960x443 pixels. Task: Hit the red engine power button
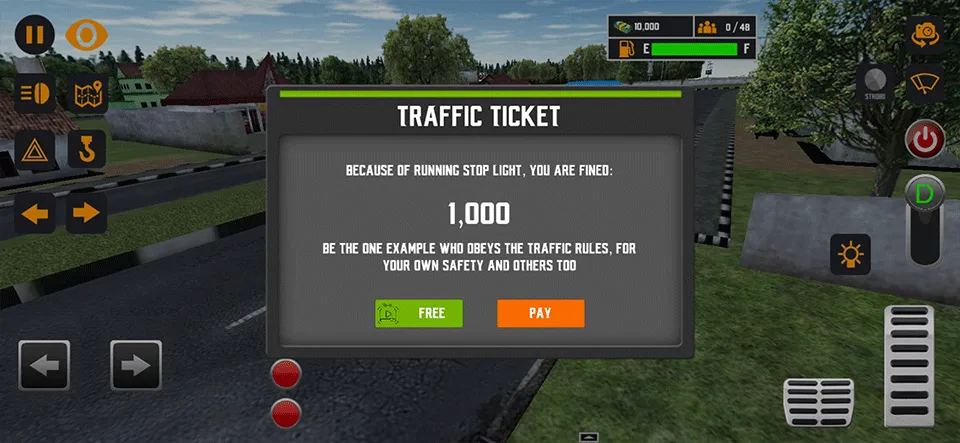point(925,139)
